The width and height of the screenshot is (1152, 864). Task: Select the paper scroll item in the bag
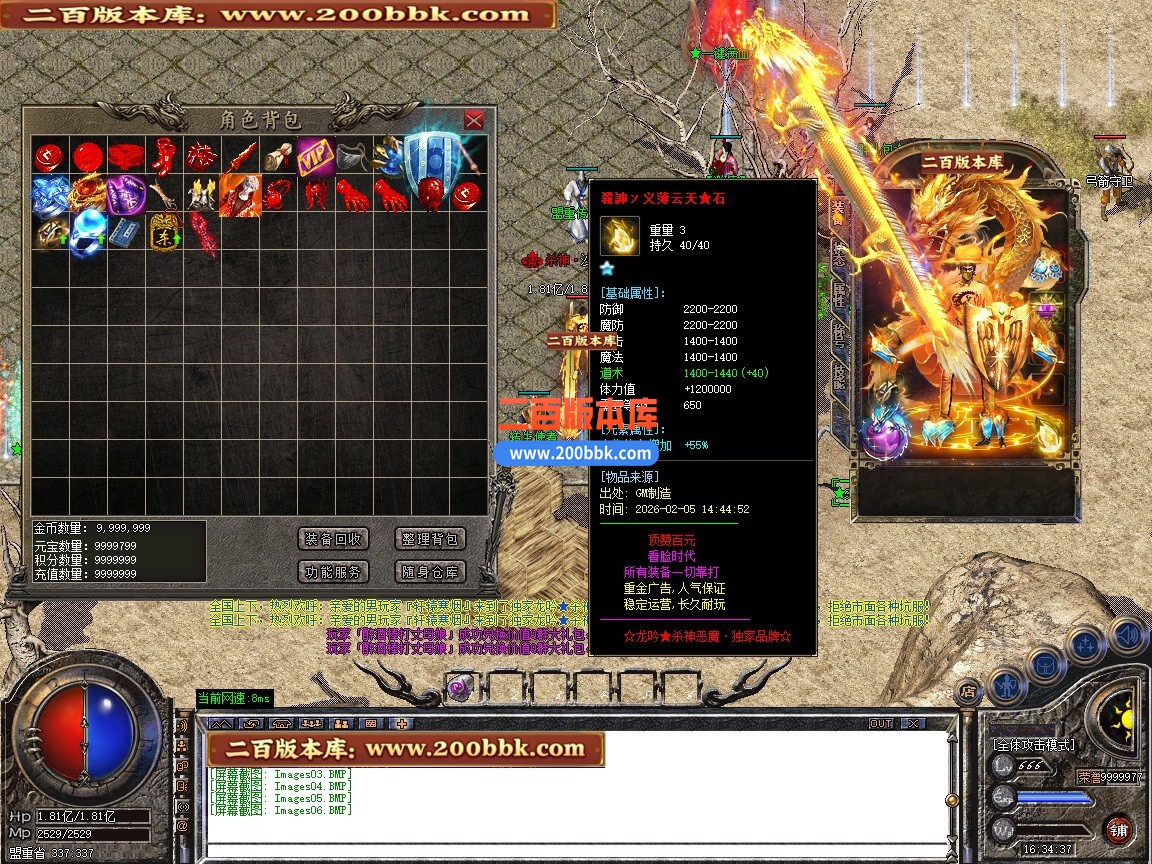[x=277, y=156]
